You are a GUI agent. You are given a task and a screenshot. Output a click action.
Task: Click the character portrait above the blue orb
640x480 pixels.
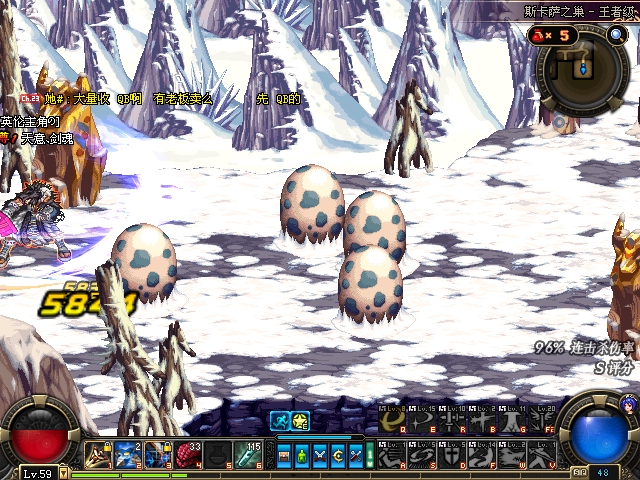[628, 404]
